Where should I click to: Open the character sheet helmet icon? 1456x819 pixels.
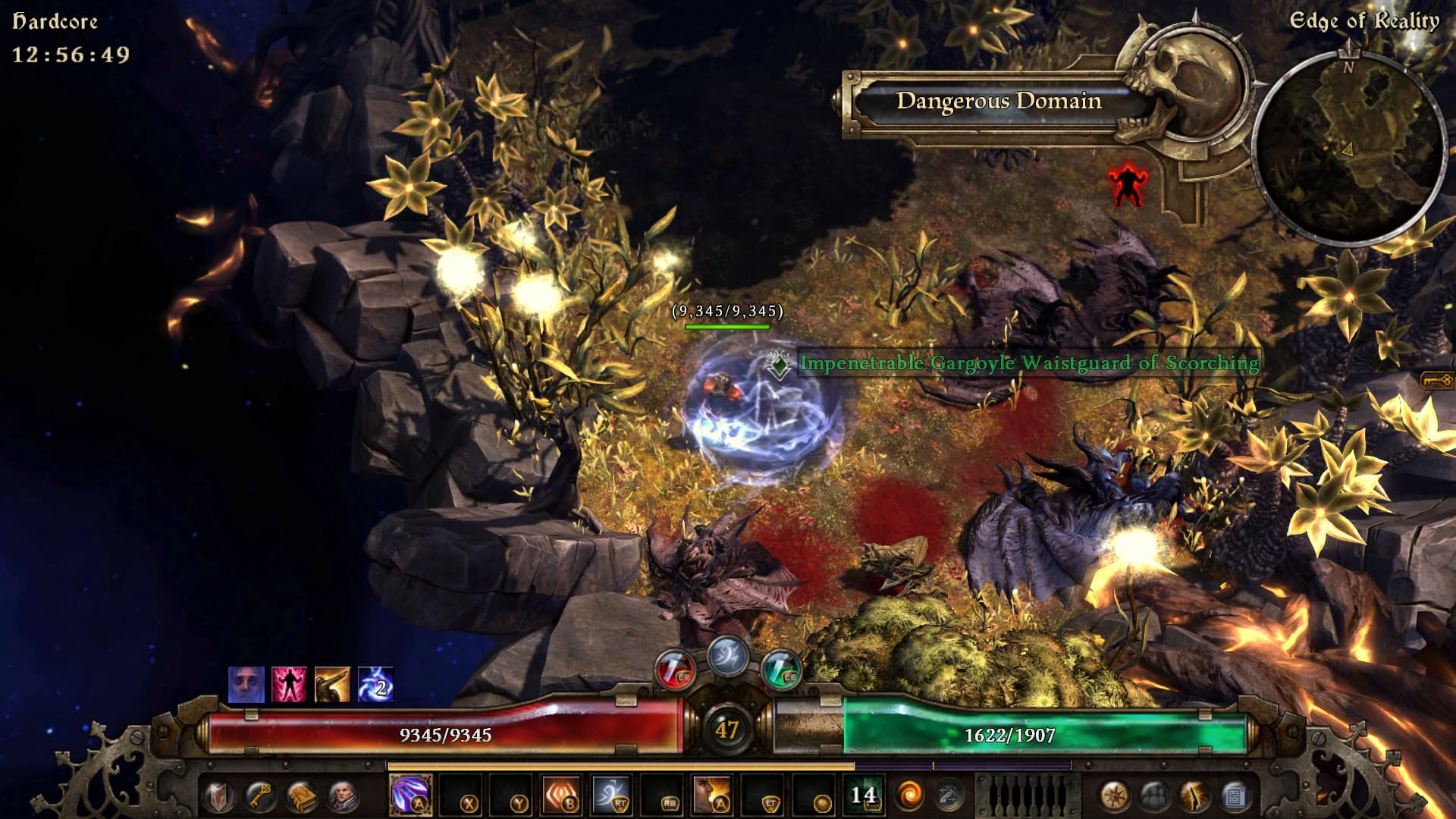click(218, 796)
